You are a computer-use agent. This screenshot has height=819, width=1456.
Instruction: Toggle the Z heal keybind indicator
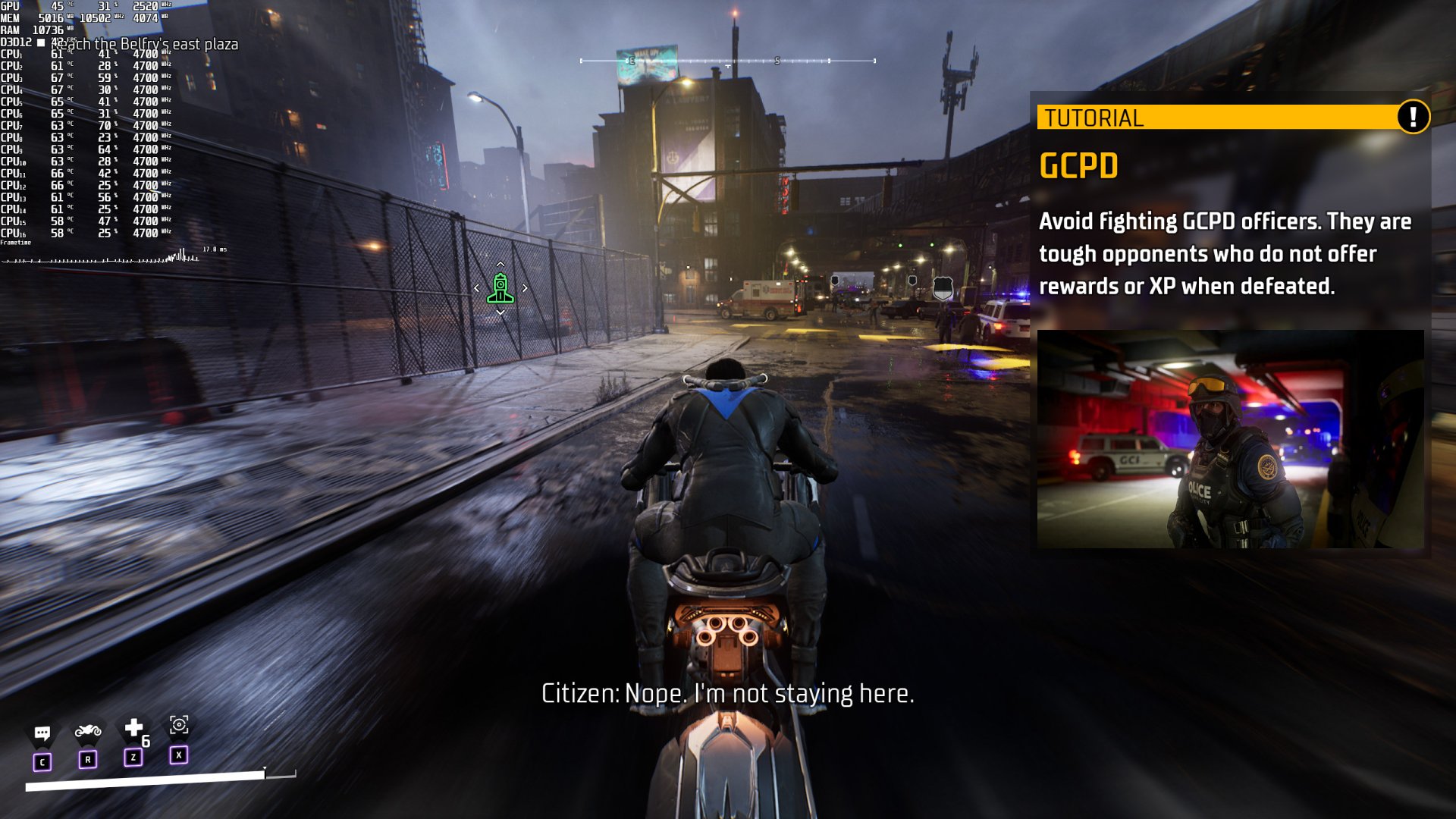[x=133, y=757]
